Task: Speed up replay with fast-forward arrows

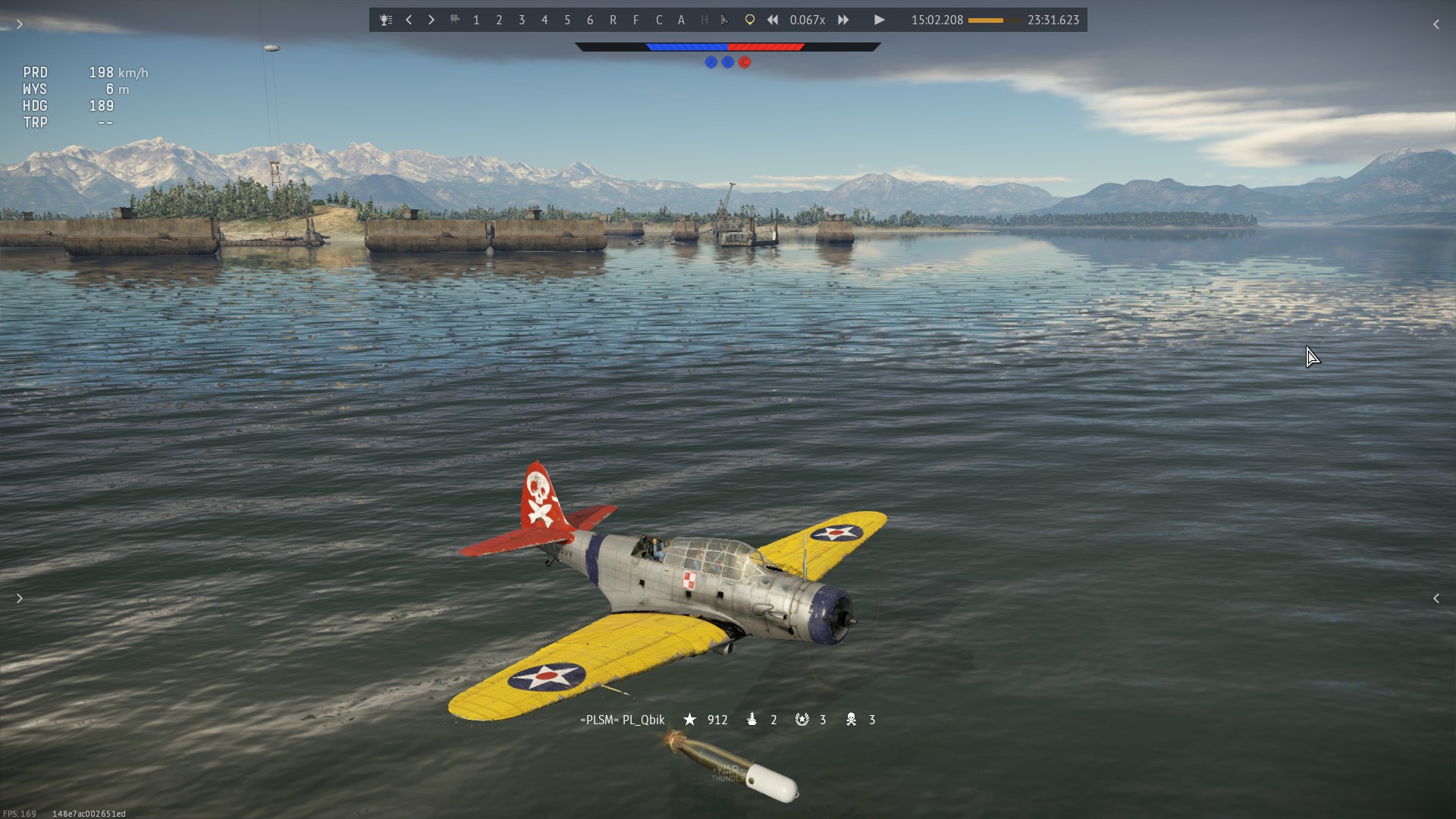Action: [x=843, y=20]
